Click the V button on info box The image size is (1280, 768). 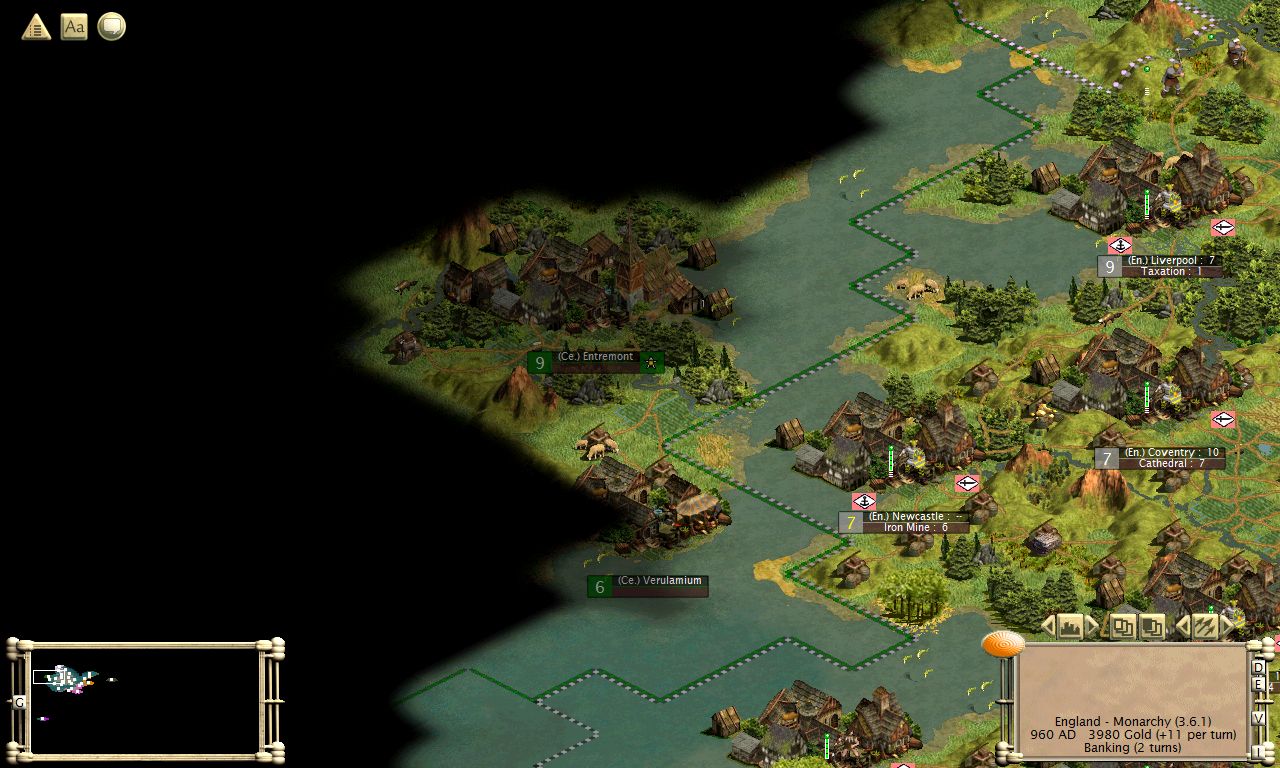point(1259,718)
